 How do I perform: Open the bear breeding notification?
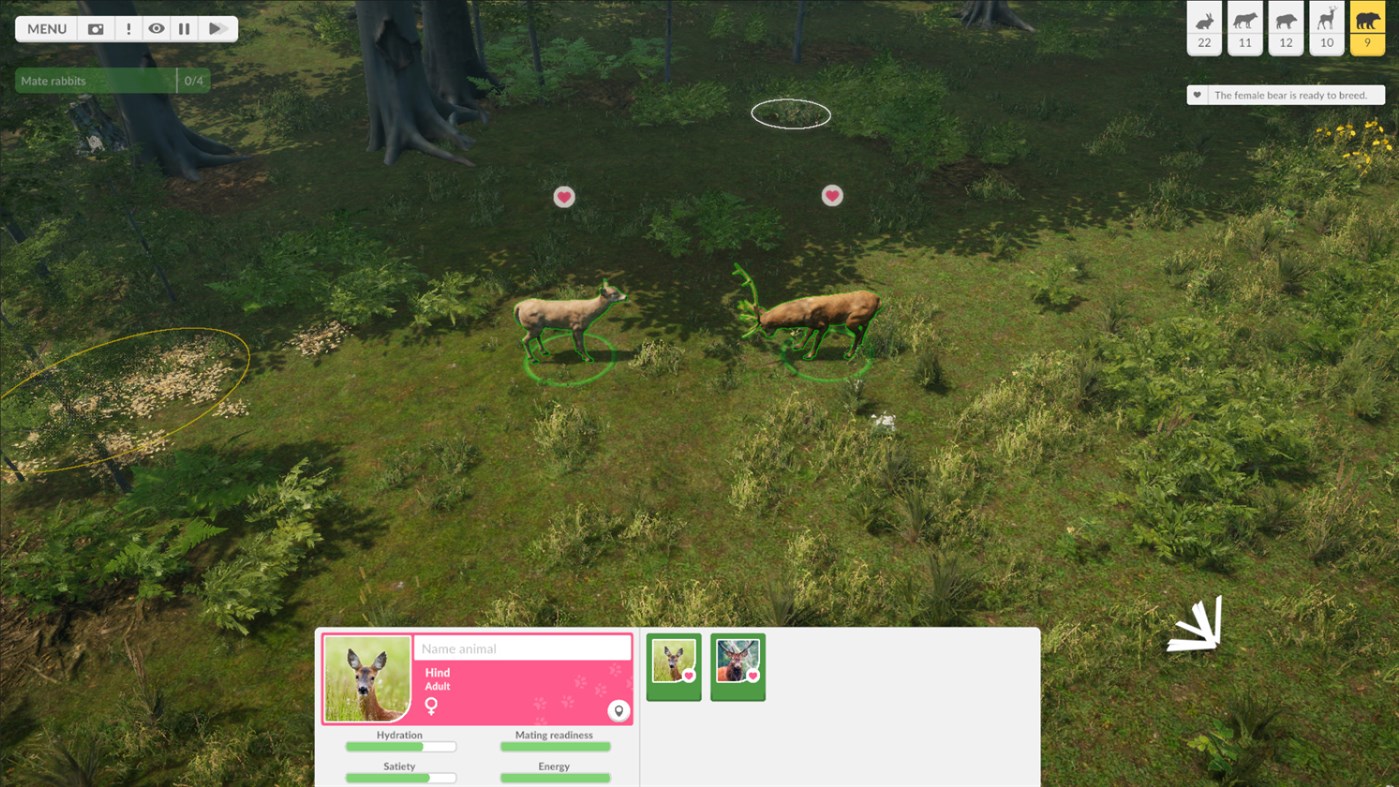click(x=1284, y=94)
